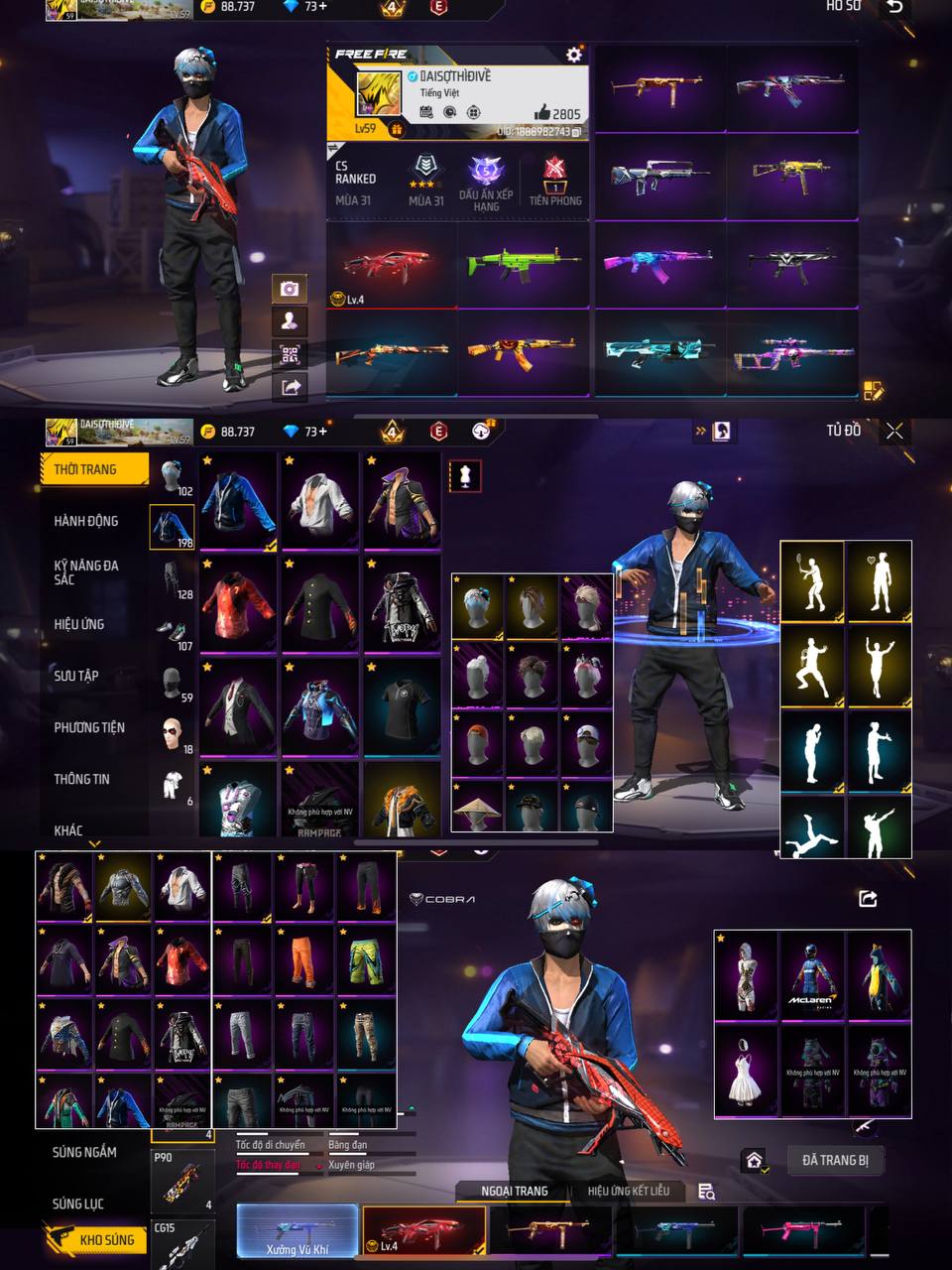Click the Đã Trang Bị button
The image size is (952, 1270).
(x=835, y=1160)
